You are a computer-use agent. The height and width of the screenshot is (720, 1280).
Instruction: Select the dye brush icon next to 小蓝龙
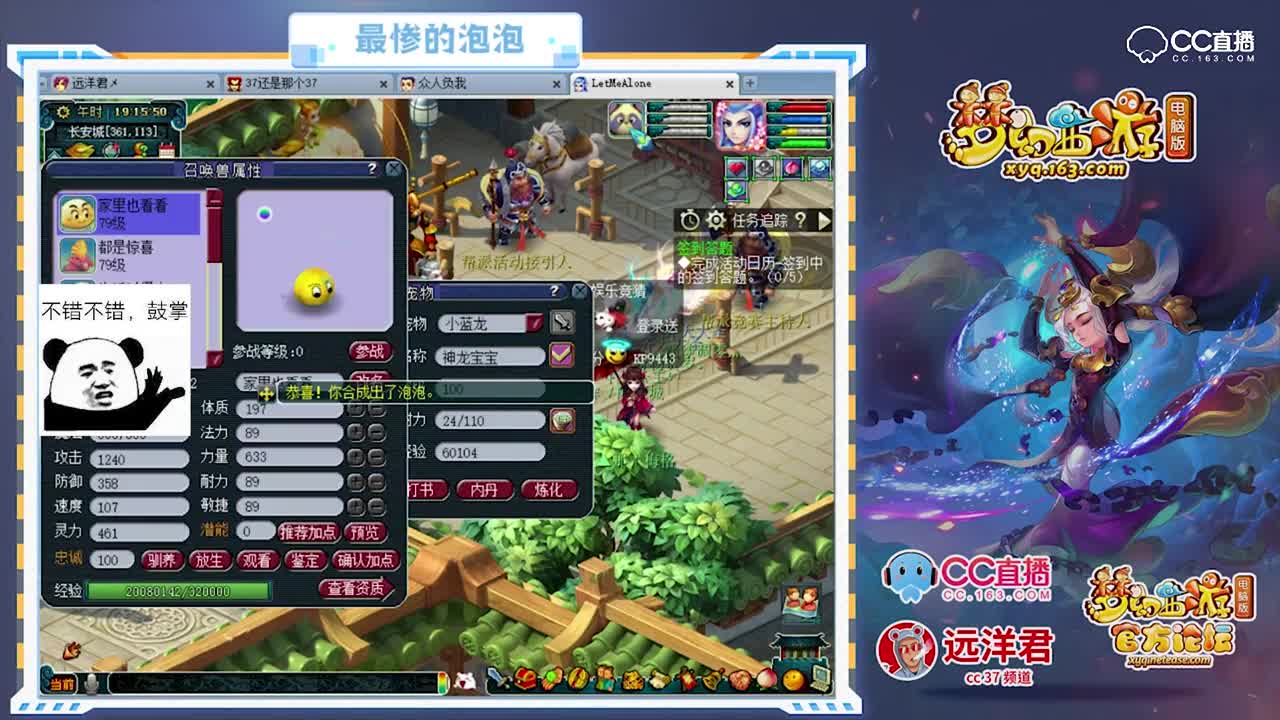[563, 324]
